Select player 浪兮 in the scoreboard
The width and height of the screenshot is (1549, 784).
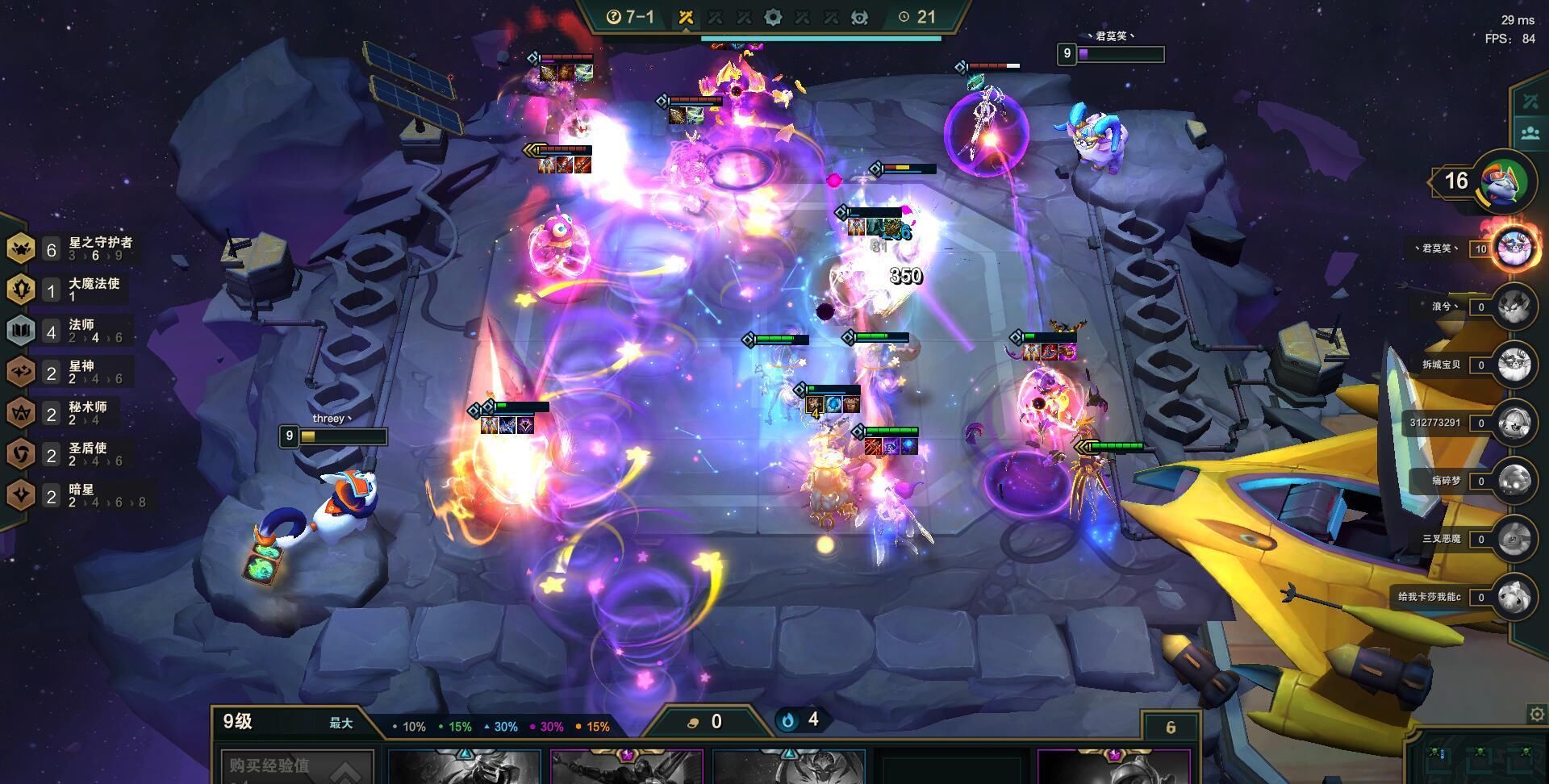coord(1515,307)
